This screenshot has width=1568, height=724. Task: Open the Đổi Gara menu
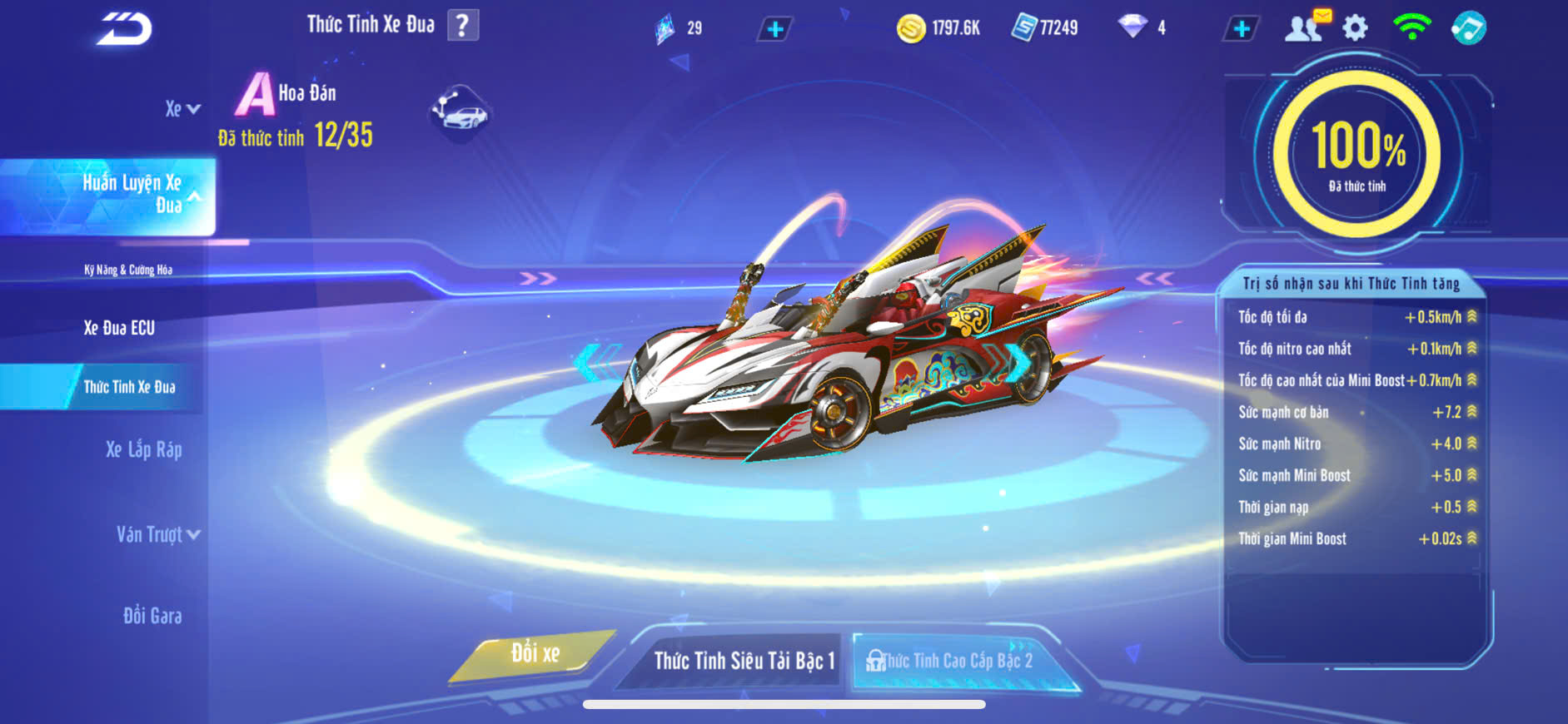coord(152,616)
